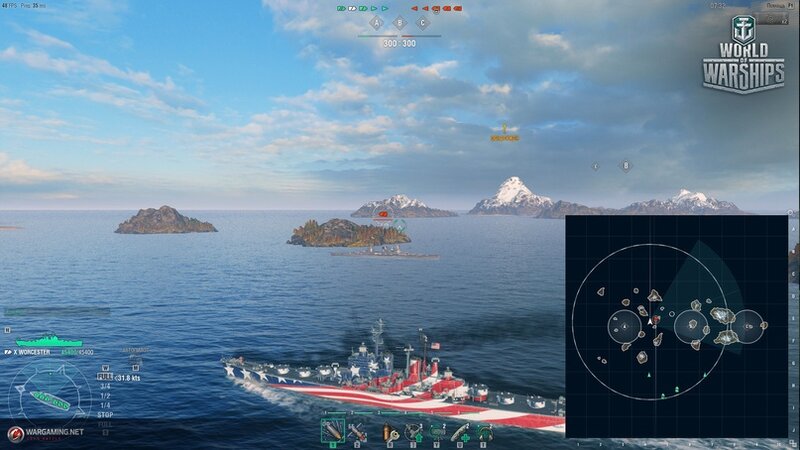This screenshot has width=800, height=450.
Task: Set engine speed to 3/4
Action: point(104,386)
